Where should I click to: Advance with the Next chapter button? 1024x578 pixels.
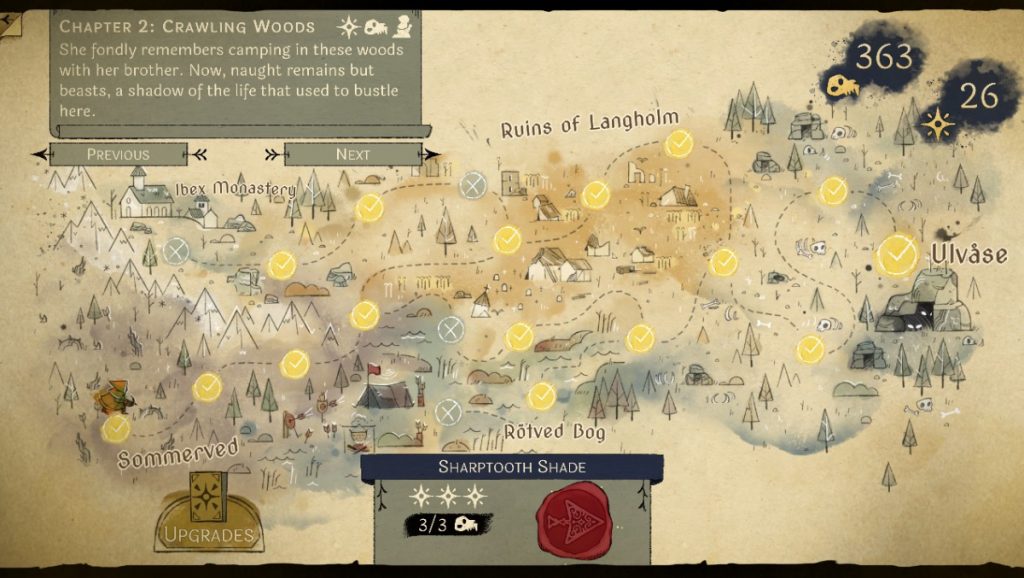tap(352, 154)
